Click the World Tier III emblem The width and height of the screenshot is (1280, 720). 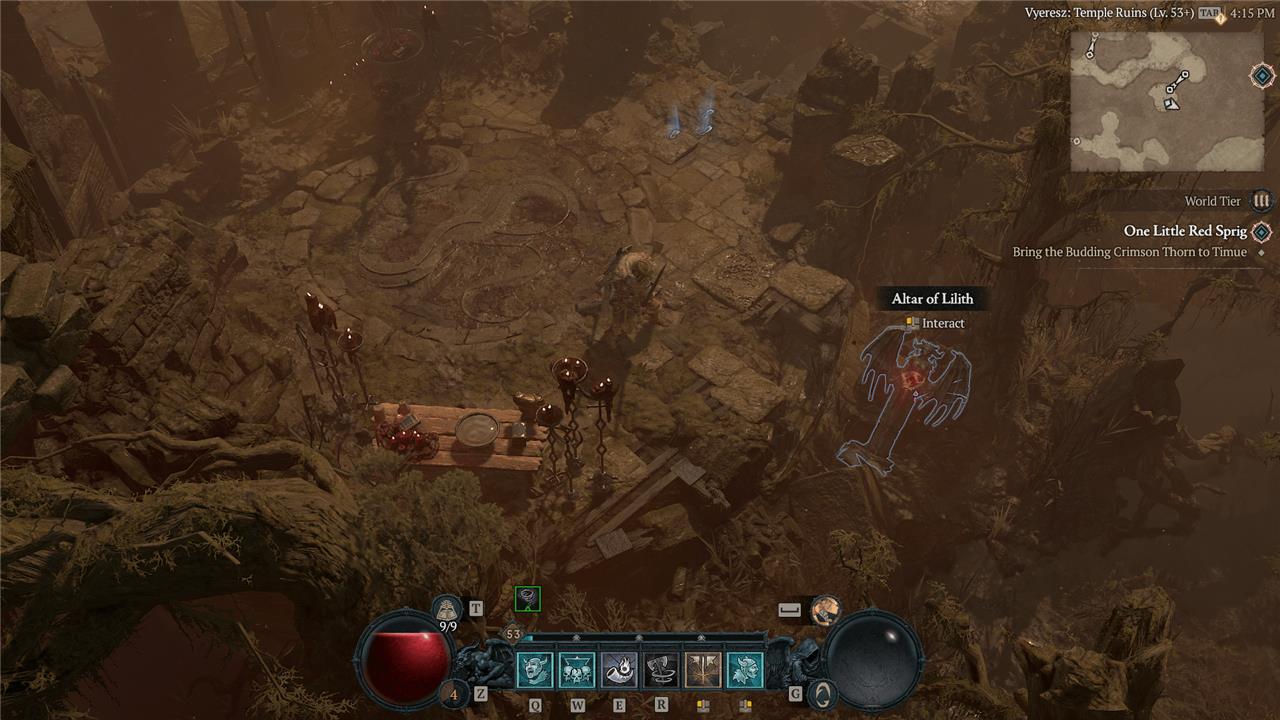(1262, 200)
